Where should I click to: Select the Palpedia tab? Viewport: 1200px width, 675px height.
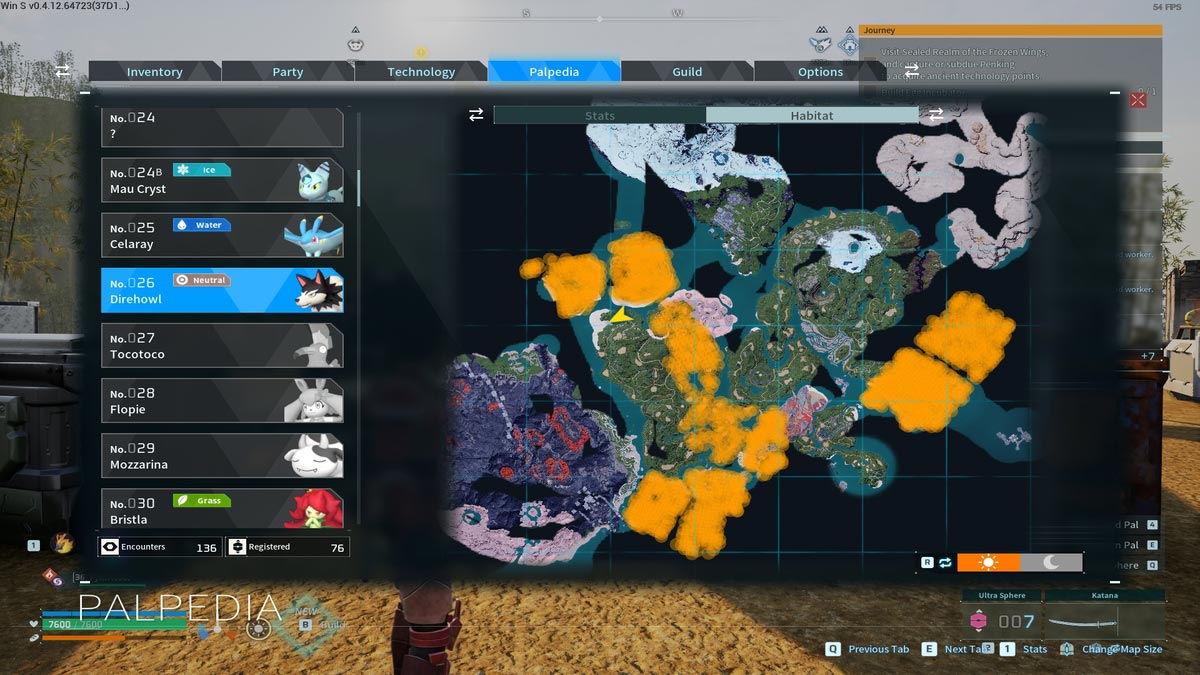tap(554, 72)
